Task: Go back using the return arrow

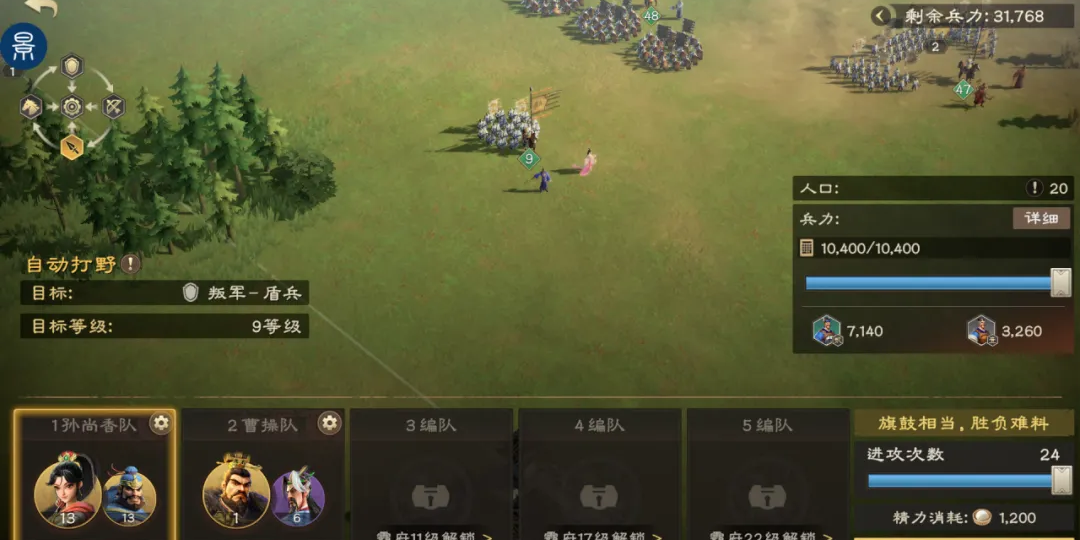Action: click(x=42, y=8)
